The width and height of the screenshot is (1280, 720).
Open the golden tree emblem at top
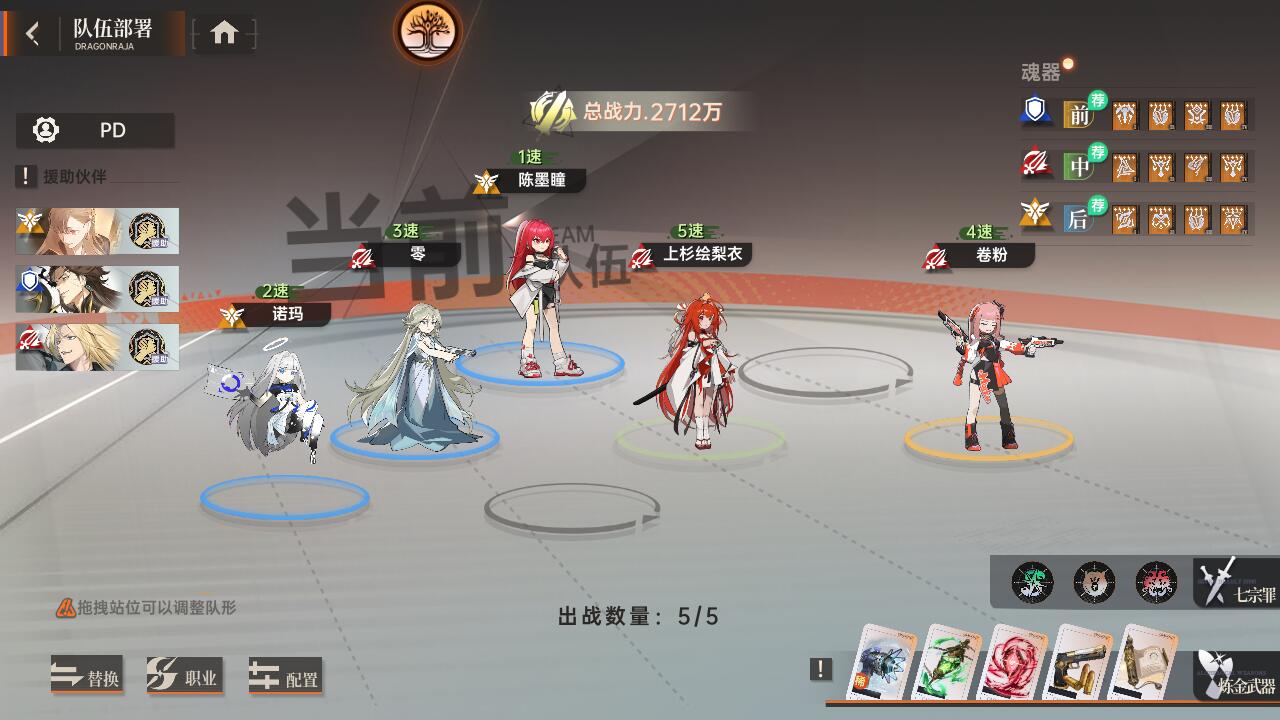pyautogui.click(x=428, y=32)
